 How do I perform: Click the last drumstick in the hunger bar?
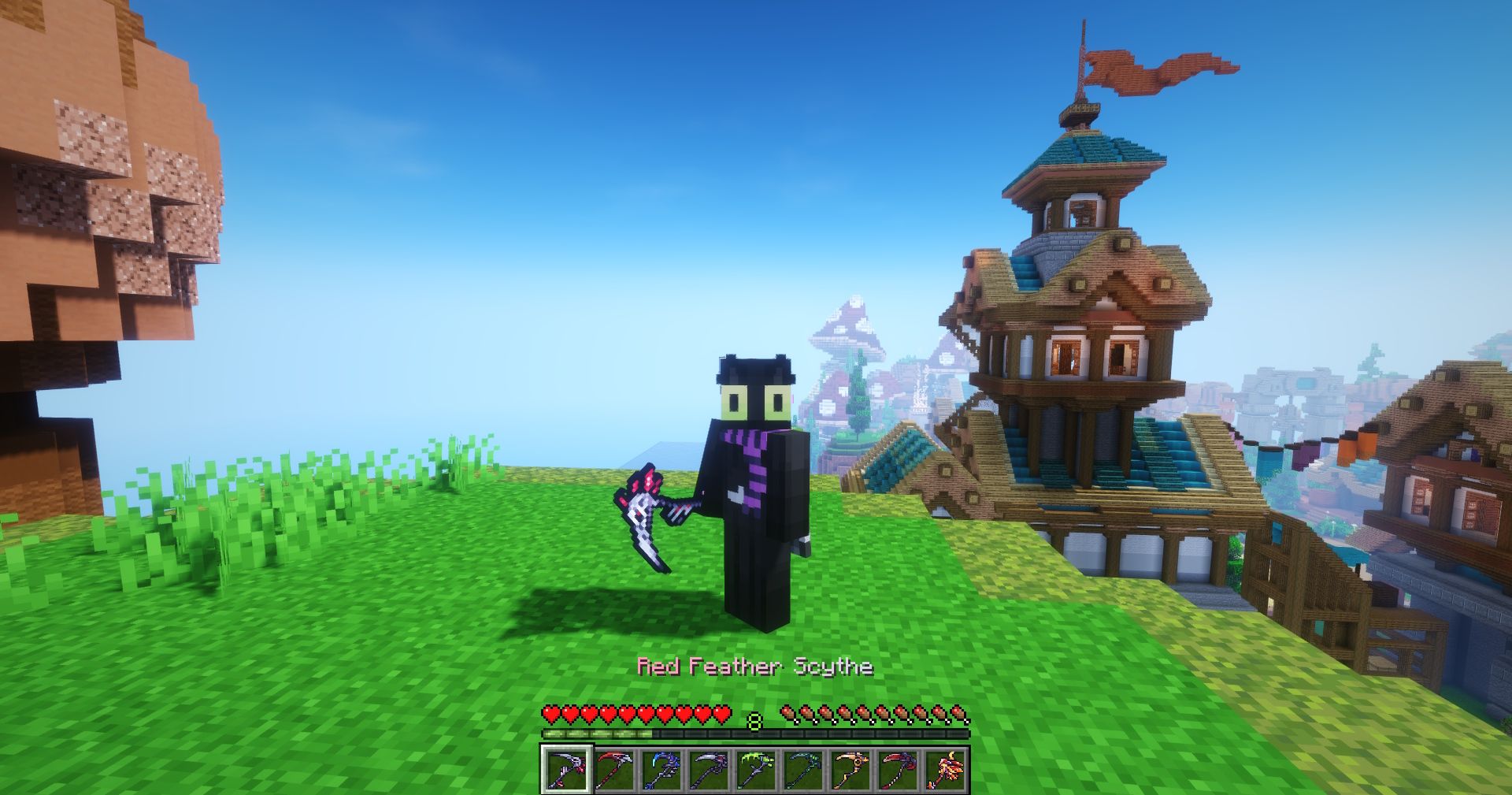coord(960,712)
